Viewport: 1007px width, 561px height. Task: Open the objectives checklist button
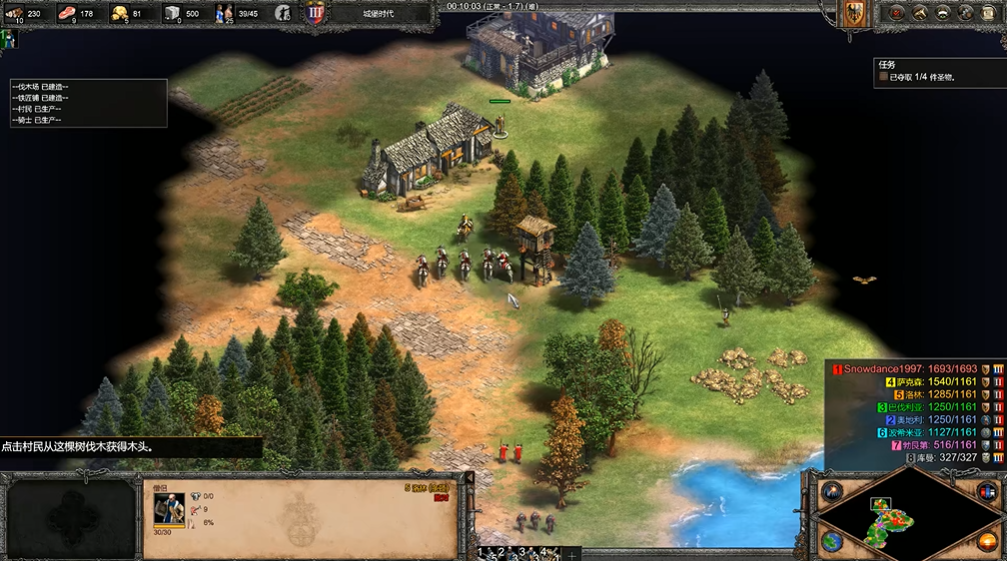click(x=896, y=13)
